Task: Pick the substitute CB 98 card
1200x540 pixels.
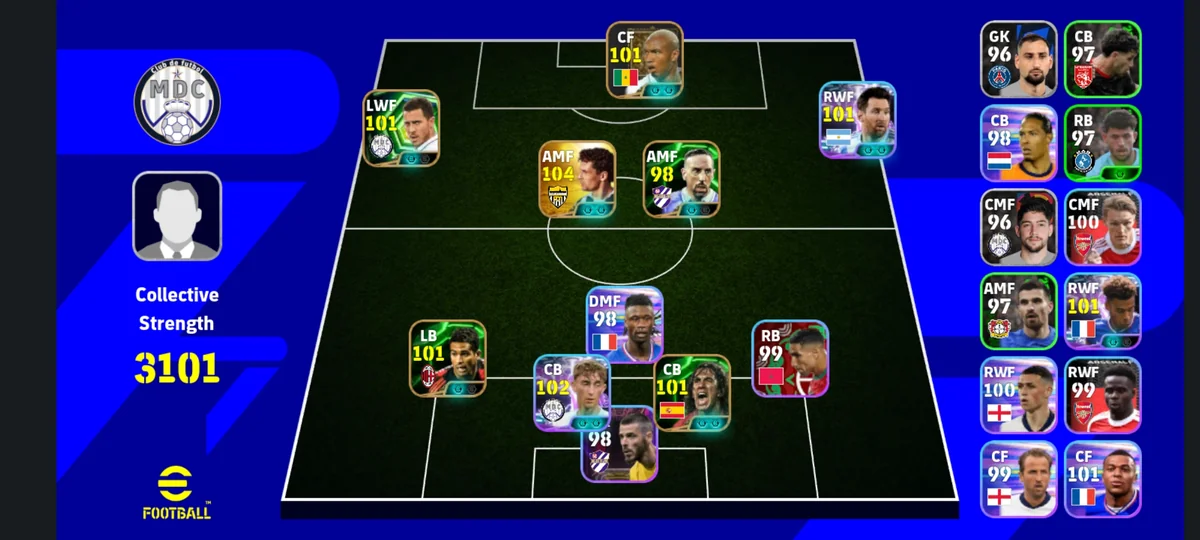Action: tap(1018, 143)
